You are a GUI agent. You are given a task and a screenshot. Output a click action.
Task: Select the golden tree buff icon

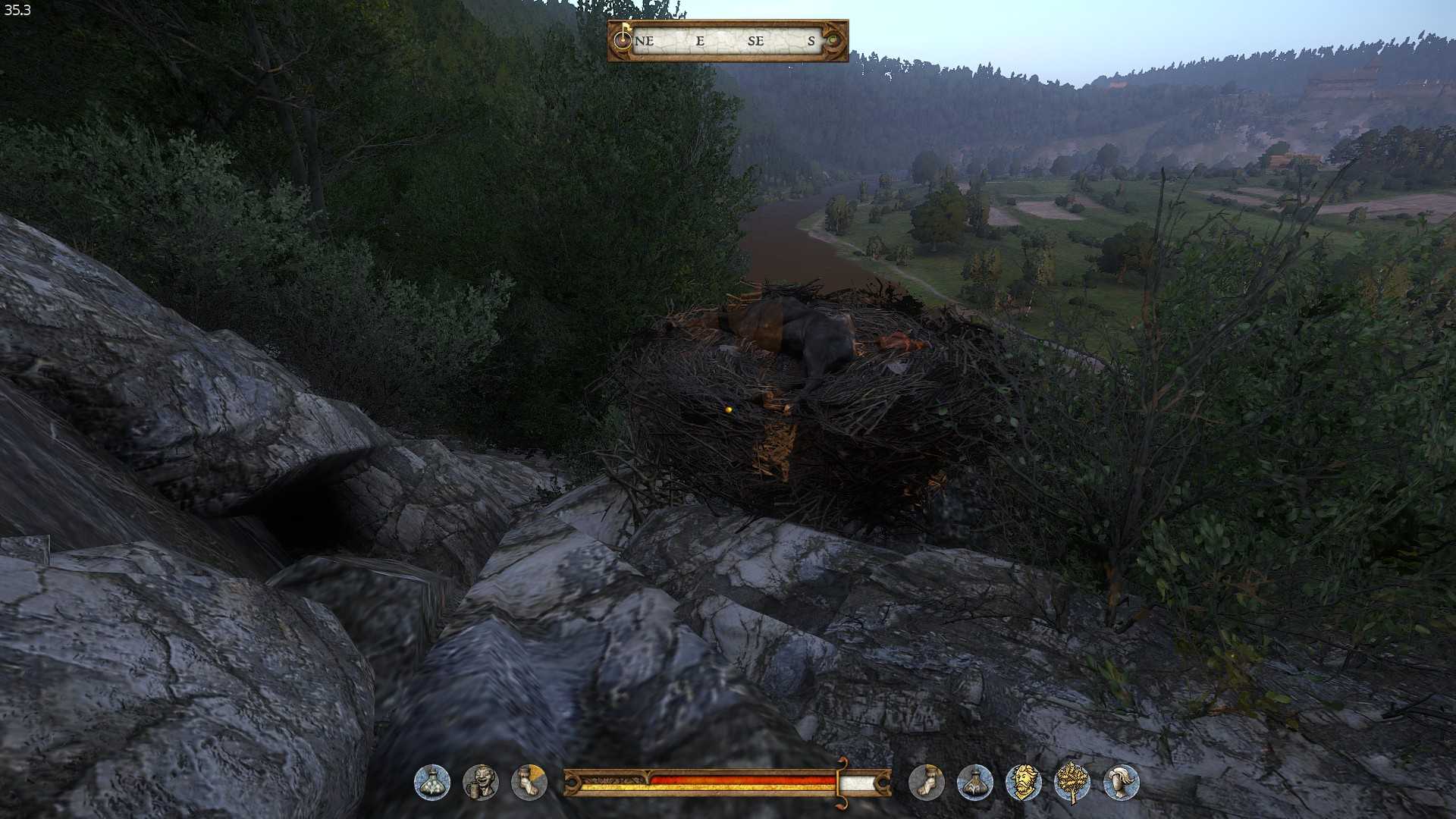[x=1072, y=783]
